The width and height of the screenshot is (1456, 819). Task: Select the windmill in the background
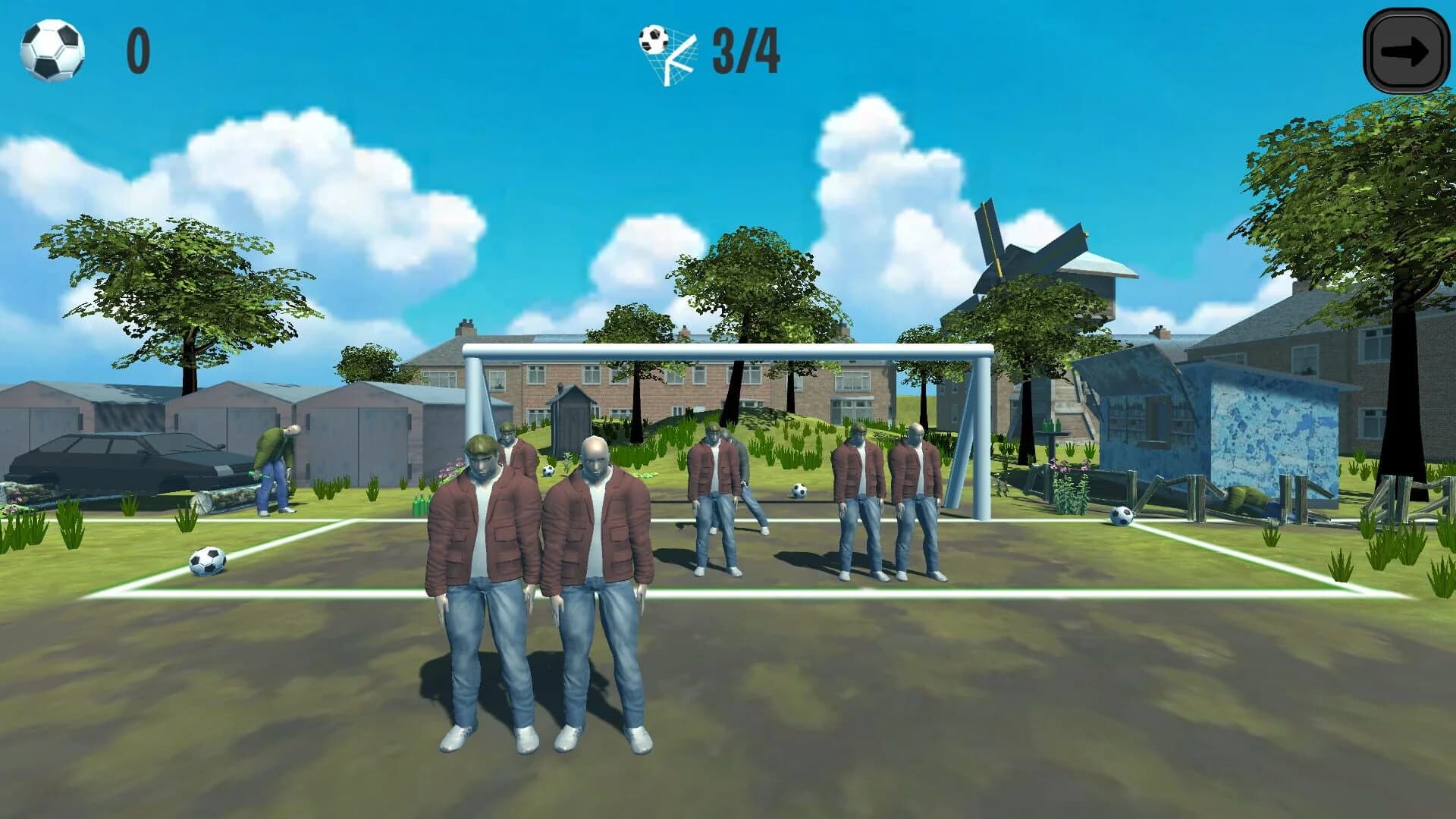point(1039,258)
